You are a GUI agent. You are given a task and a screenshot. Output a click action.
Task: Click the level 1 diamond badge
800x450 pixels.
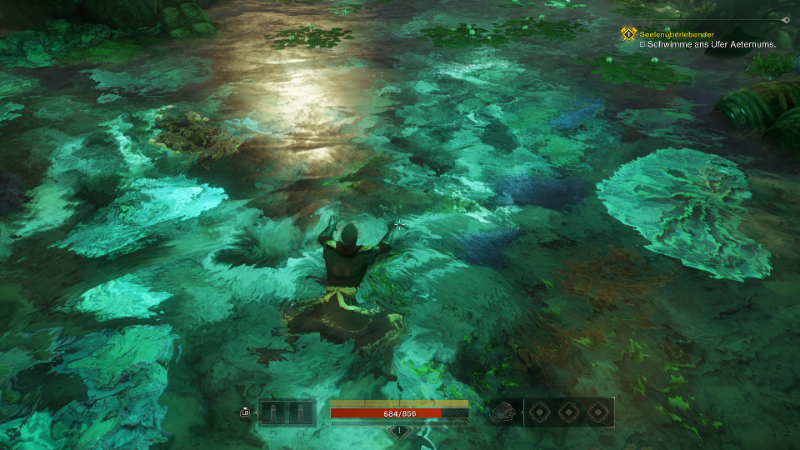(x=399, y=432)
